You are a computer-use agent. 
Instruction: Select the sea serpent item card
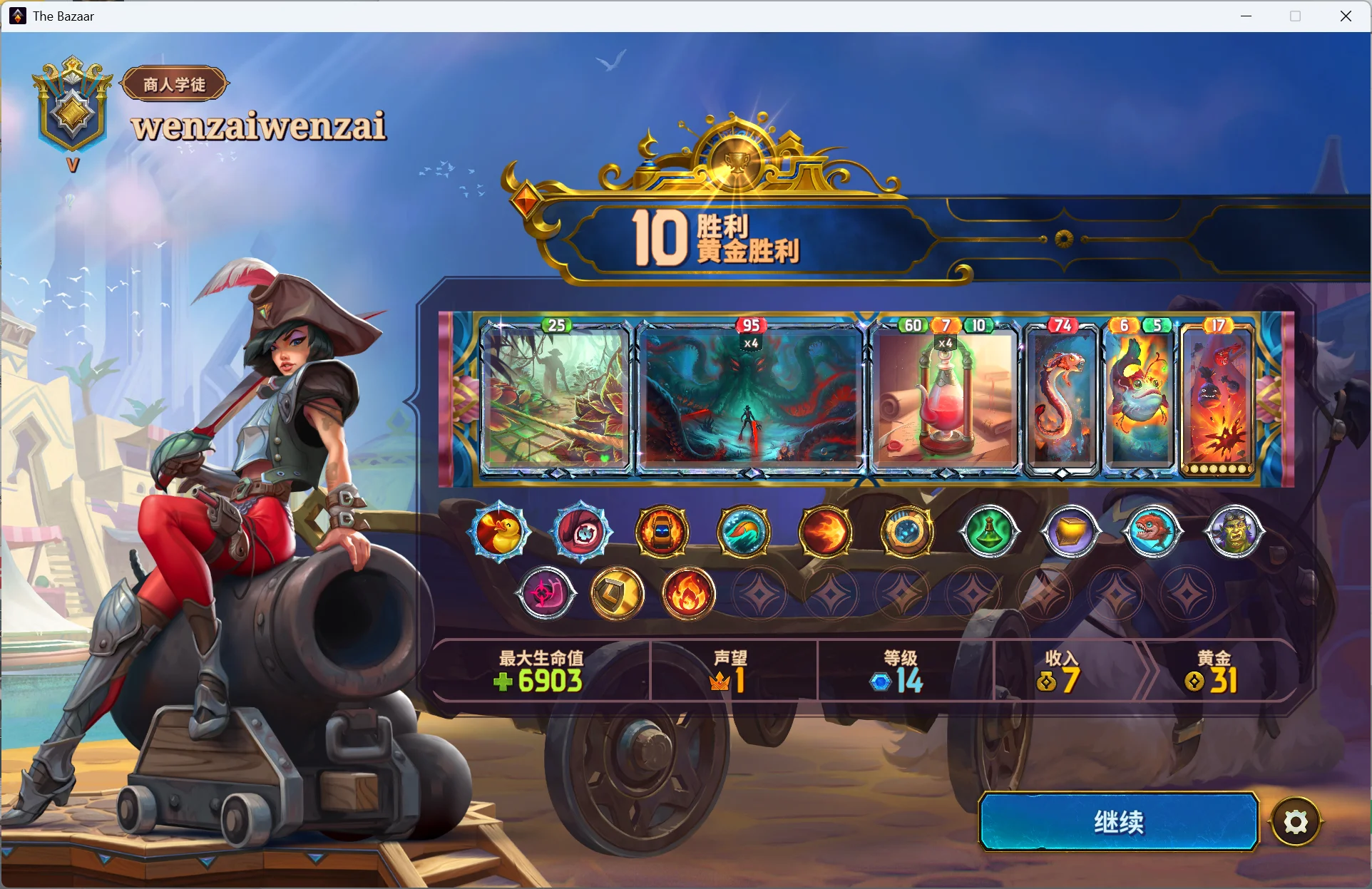coord(1062,399)
